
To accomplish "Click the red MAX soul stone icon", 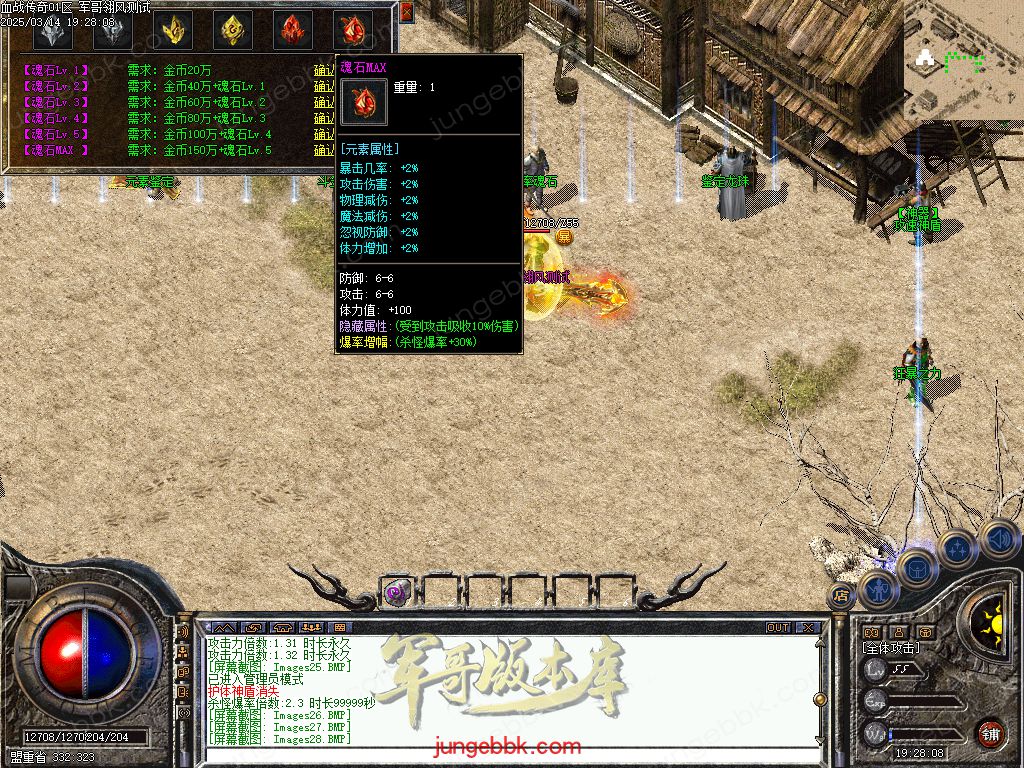I will pyautogui.click(x=352, y=30).
